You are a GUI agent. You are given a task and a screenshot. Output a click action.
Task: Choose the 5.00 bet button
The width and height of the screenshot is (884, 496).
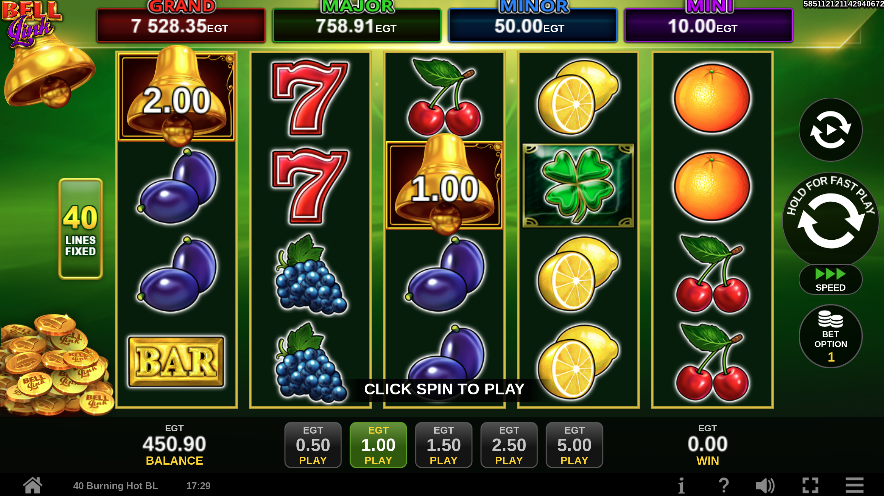click(574, 445)
